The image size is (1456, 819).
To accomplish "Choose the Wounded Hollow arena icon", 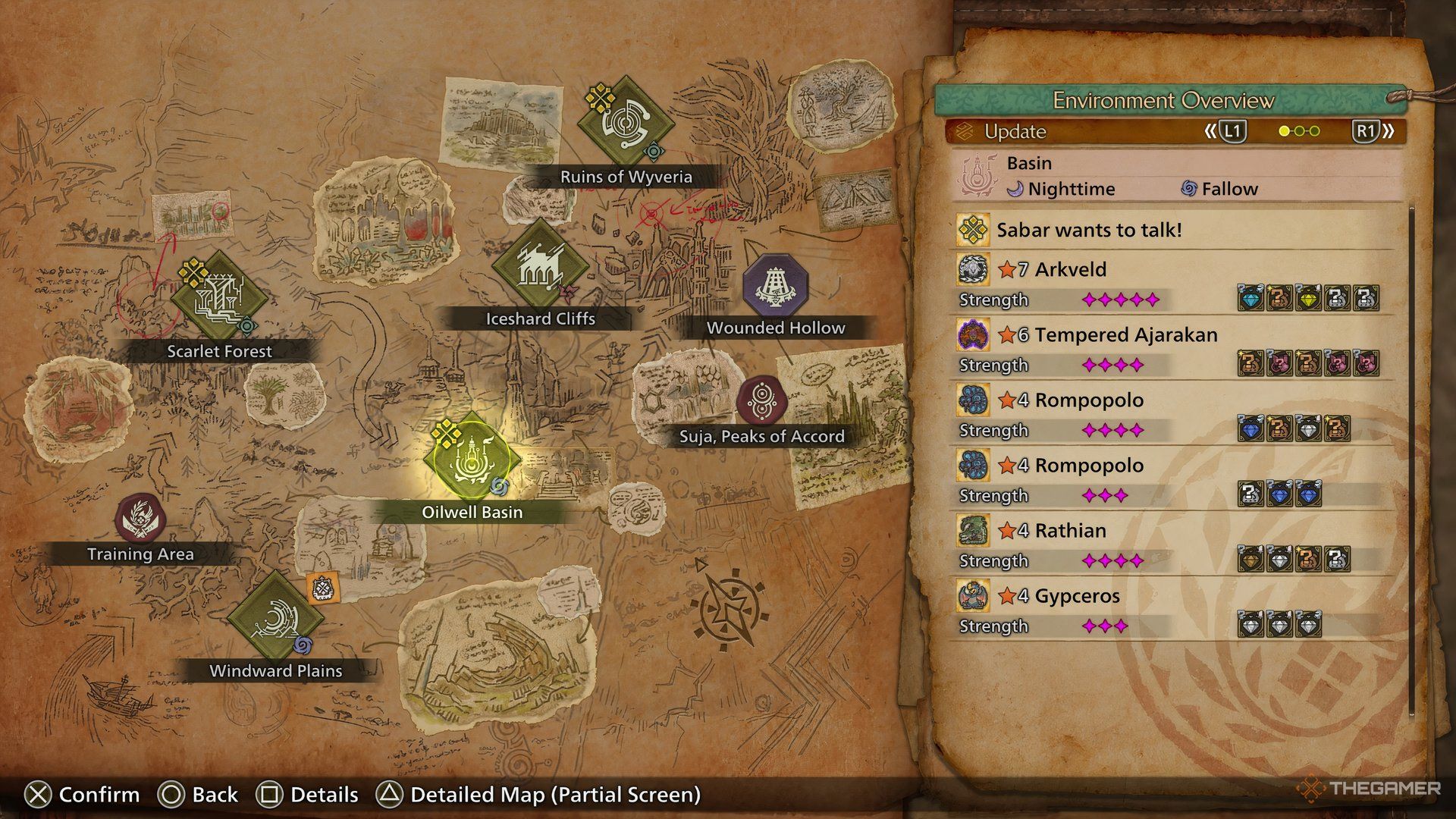I will click(x=775, y=286).
